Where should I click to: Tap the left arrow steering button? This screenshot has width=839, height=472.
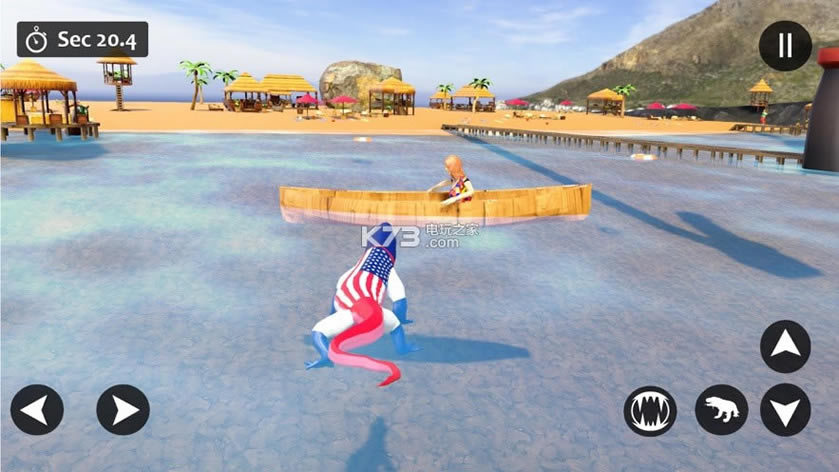[x=37, y=410]
